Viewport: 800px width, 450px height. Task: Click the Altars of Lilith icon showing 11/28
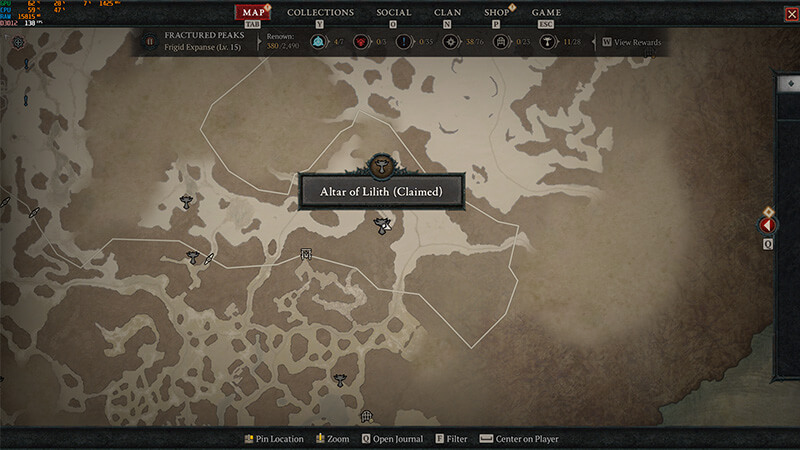coord(547,42)
